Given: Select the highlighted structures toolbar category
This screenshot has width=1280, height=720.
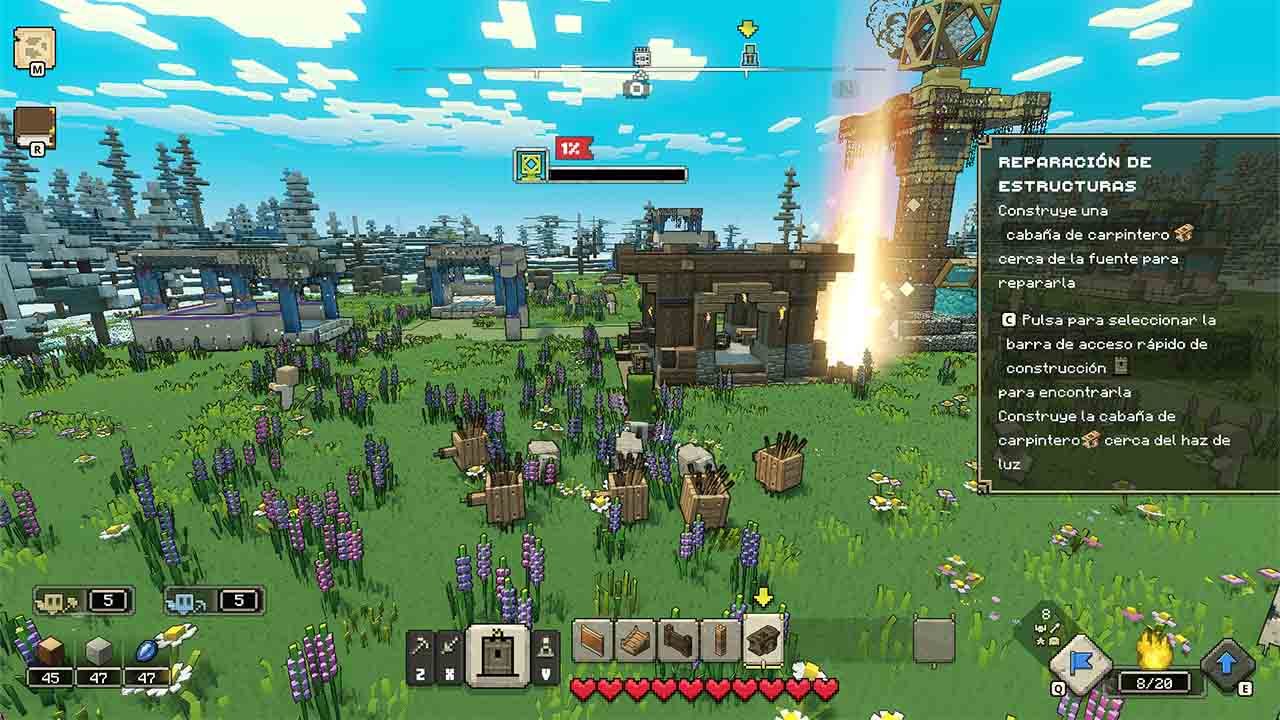Looking at the screenshot, I should [498, 655].
